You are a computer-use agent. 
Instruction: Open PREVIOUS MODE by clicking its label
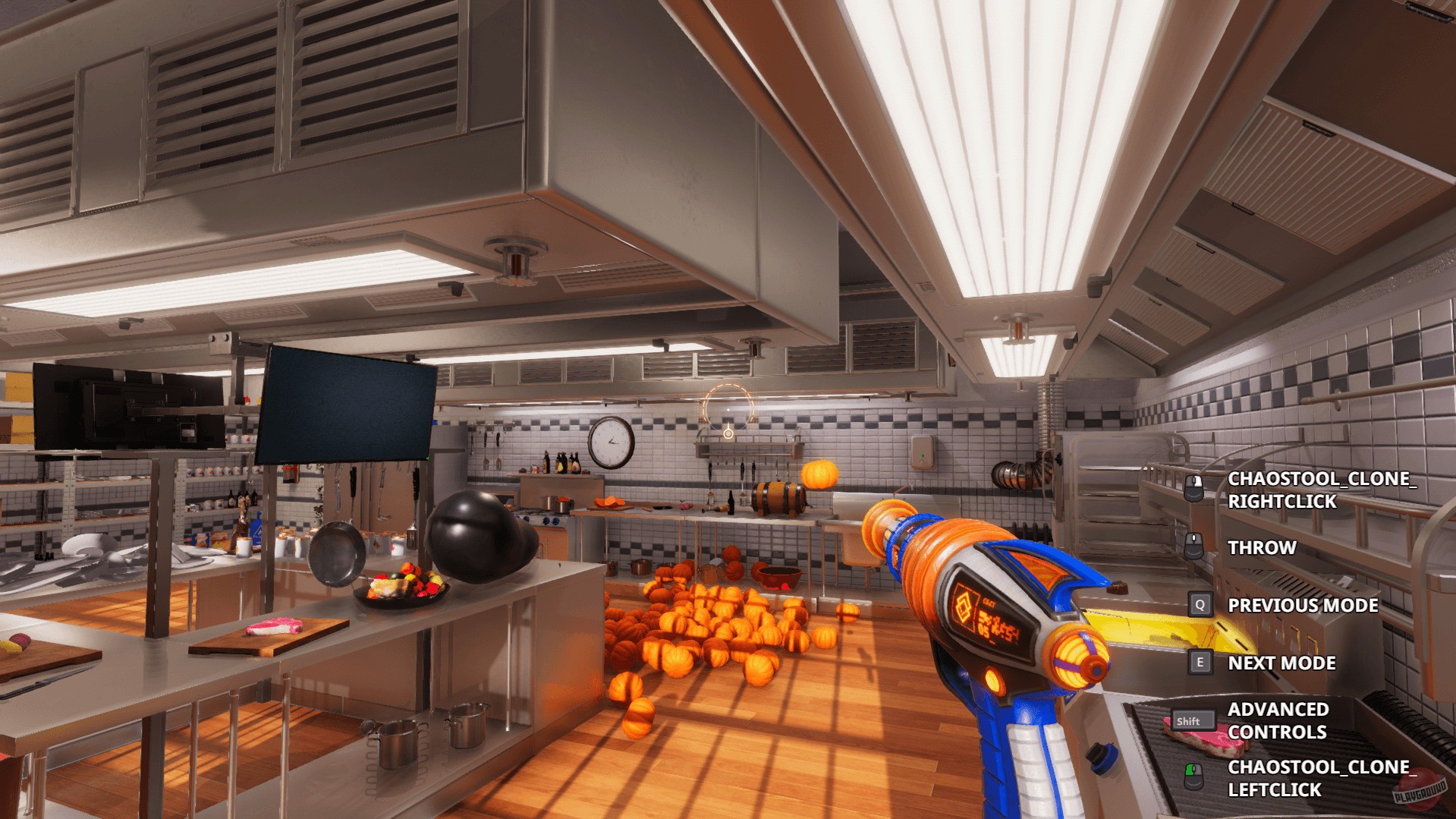tap(1302, 605)
